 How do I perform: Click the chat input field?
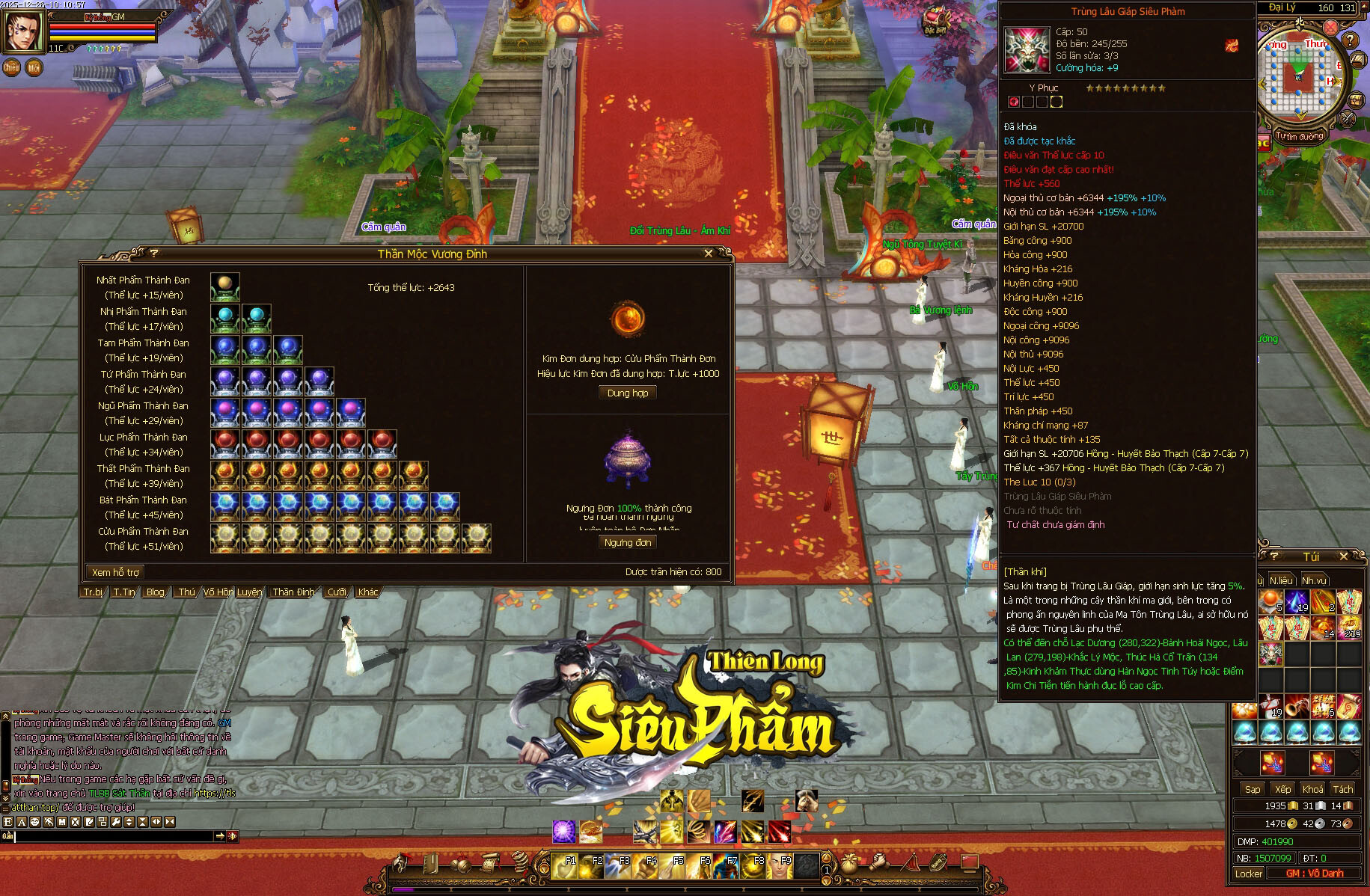tap(112, 836)
